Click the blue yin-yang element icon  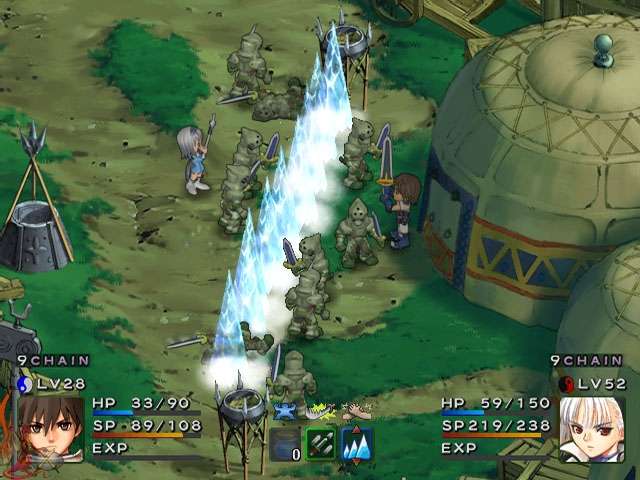(25, 383)
